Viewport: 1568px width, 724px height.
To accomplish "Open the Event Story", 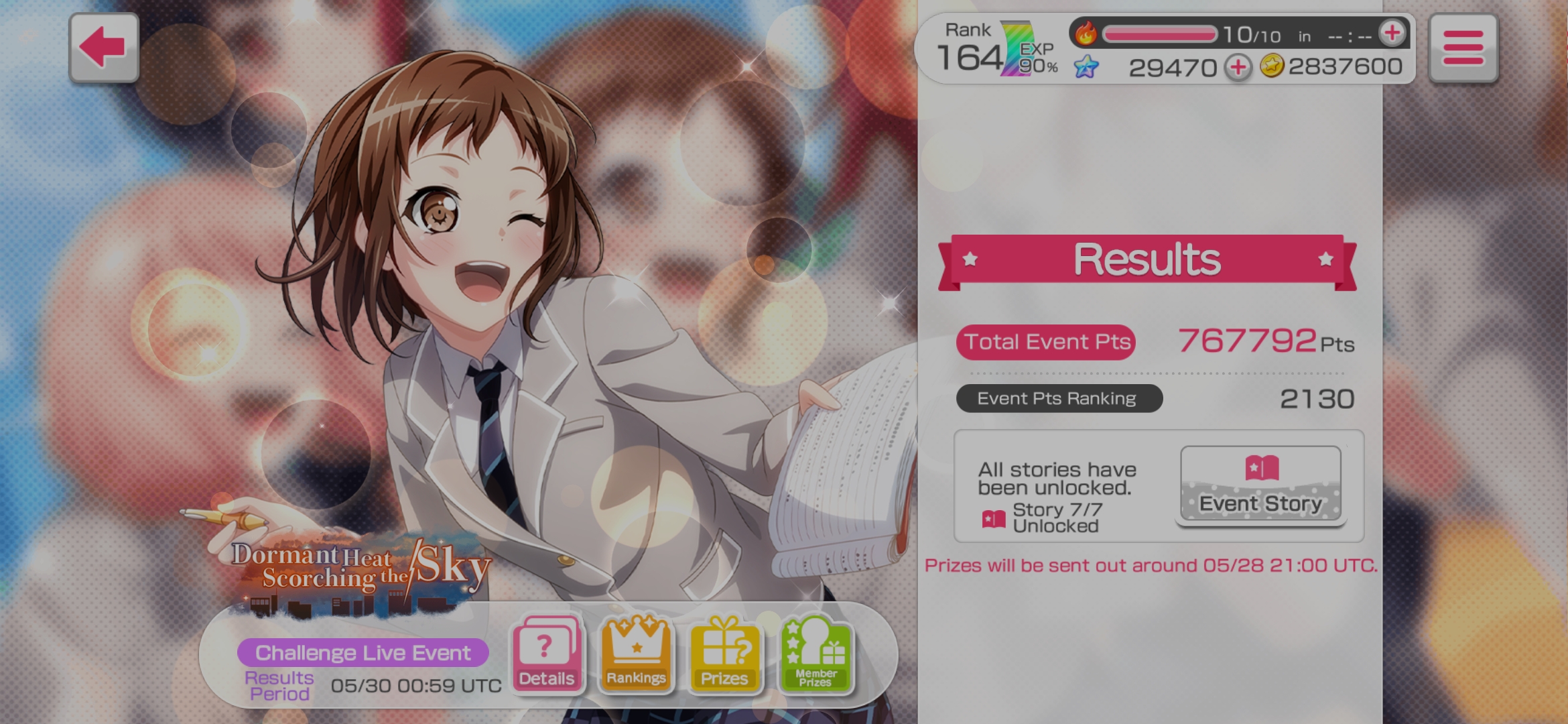I will [x=1260, y=484].
